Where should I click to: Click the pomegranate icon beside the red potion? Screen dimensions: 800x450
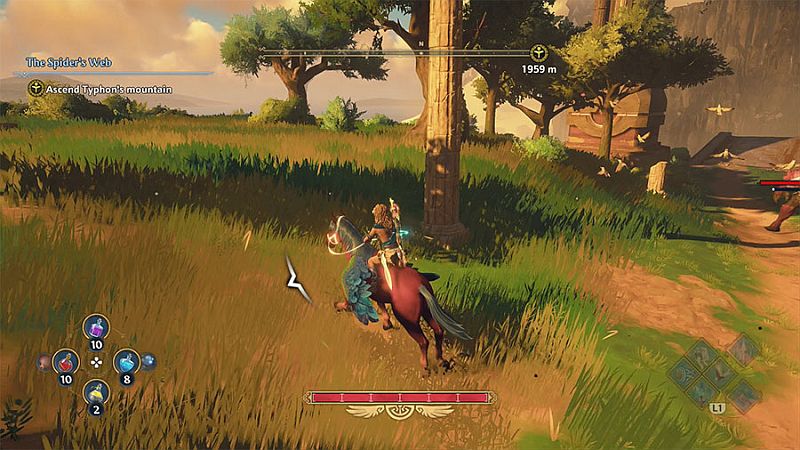[x=44, y=362]
